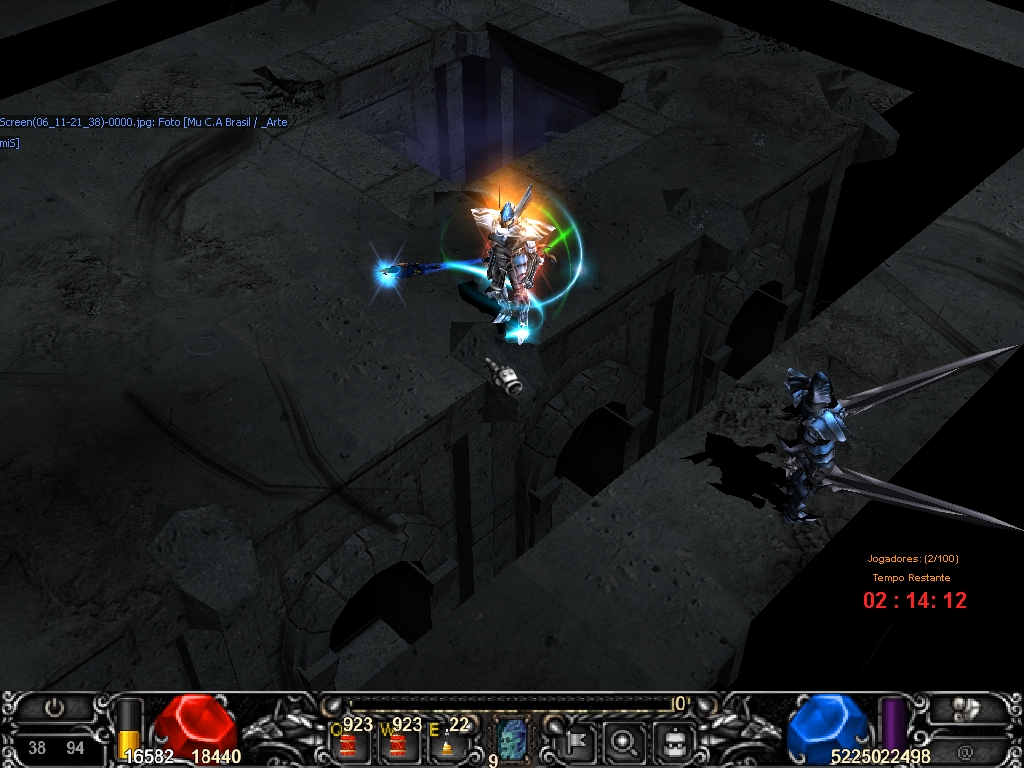
Task: Click the @ button in the corner
Action: pyautogui.click(x=966, y=750)
